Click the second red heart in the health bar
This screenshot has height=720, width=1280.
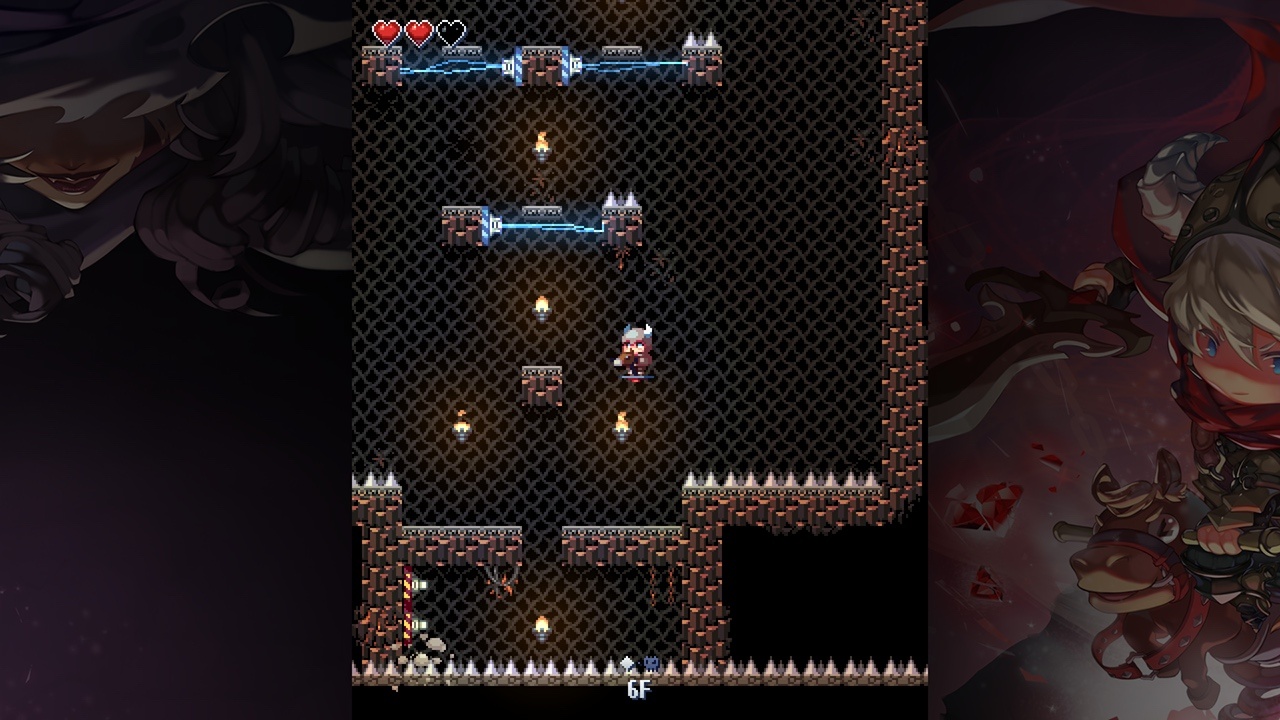[419, 32]
